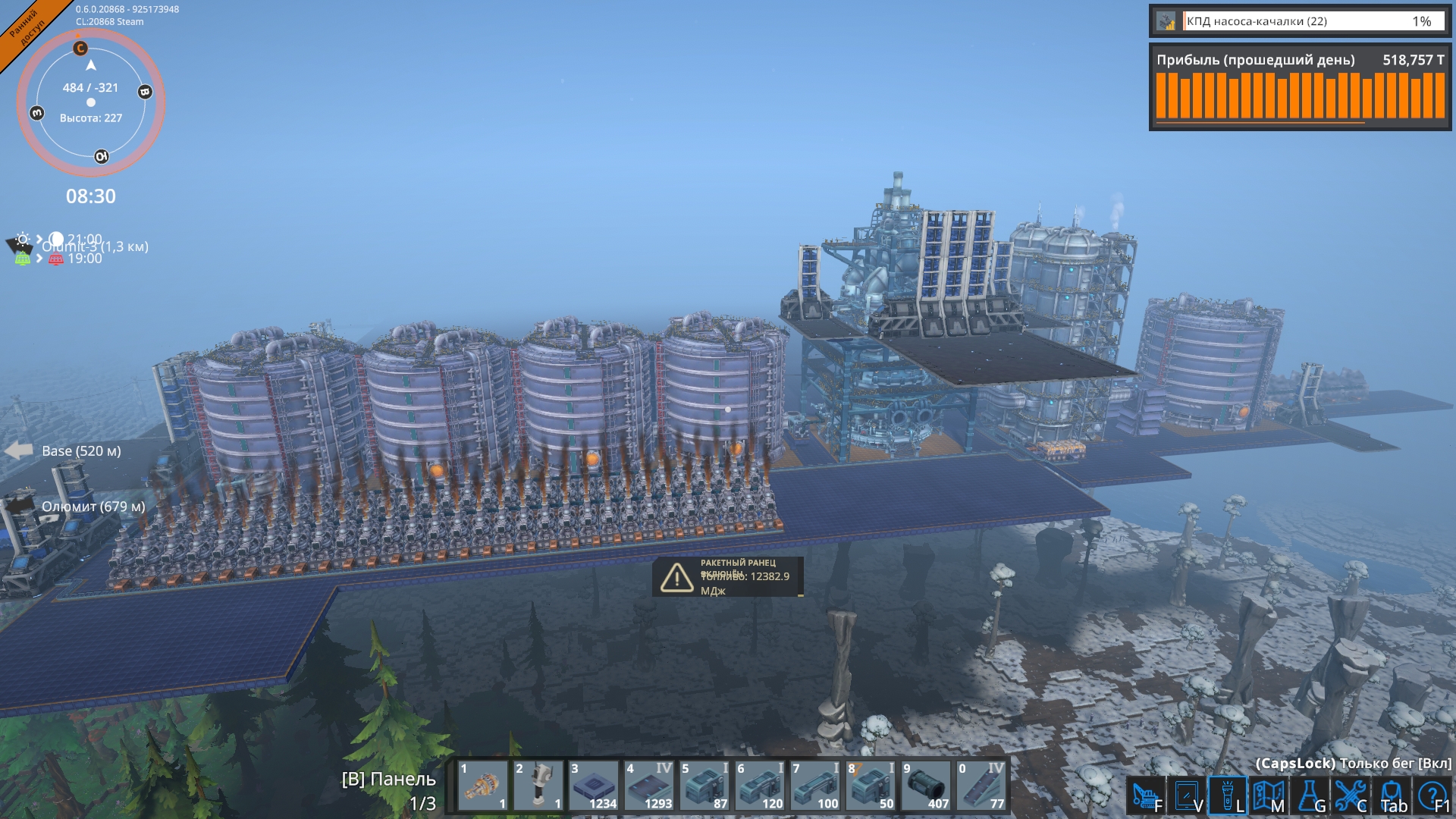The image size is (1456, 819).
Task: Select the hotbar item with count 87
Action: point(704,786)
